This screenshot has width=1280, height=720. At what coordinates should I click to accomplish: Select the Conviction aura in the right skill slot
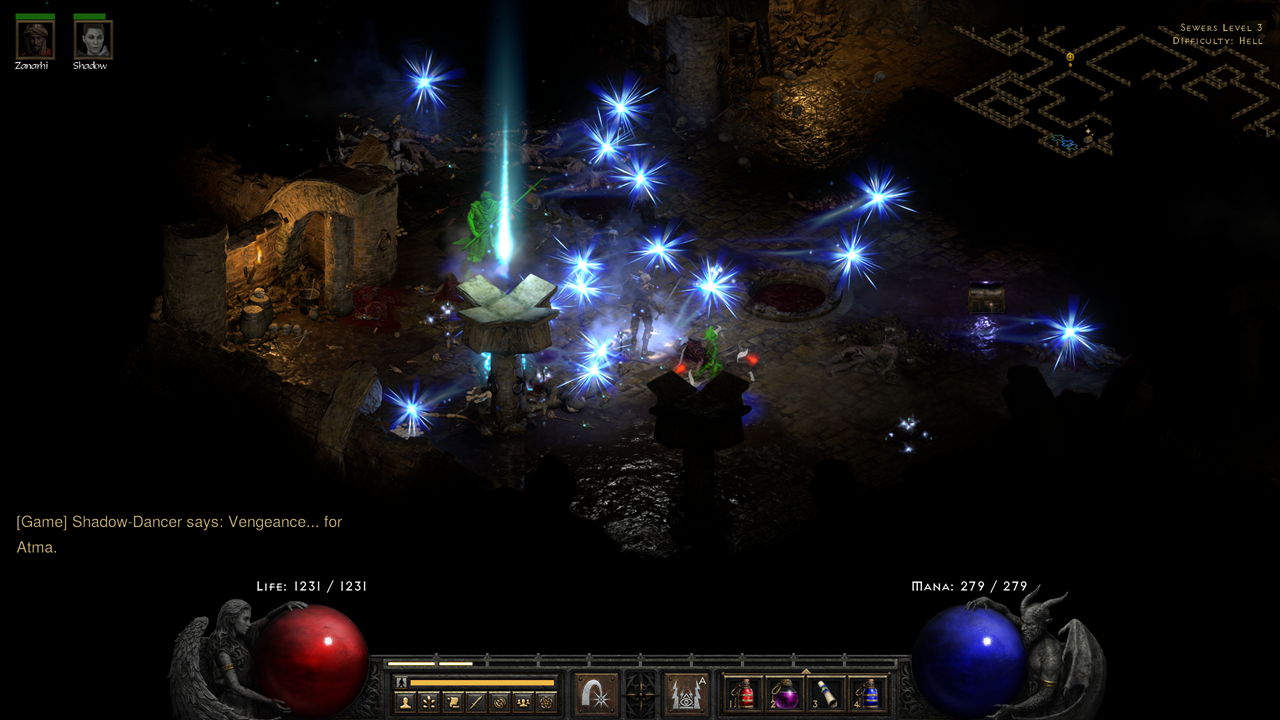(685, 694)
